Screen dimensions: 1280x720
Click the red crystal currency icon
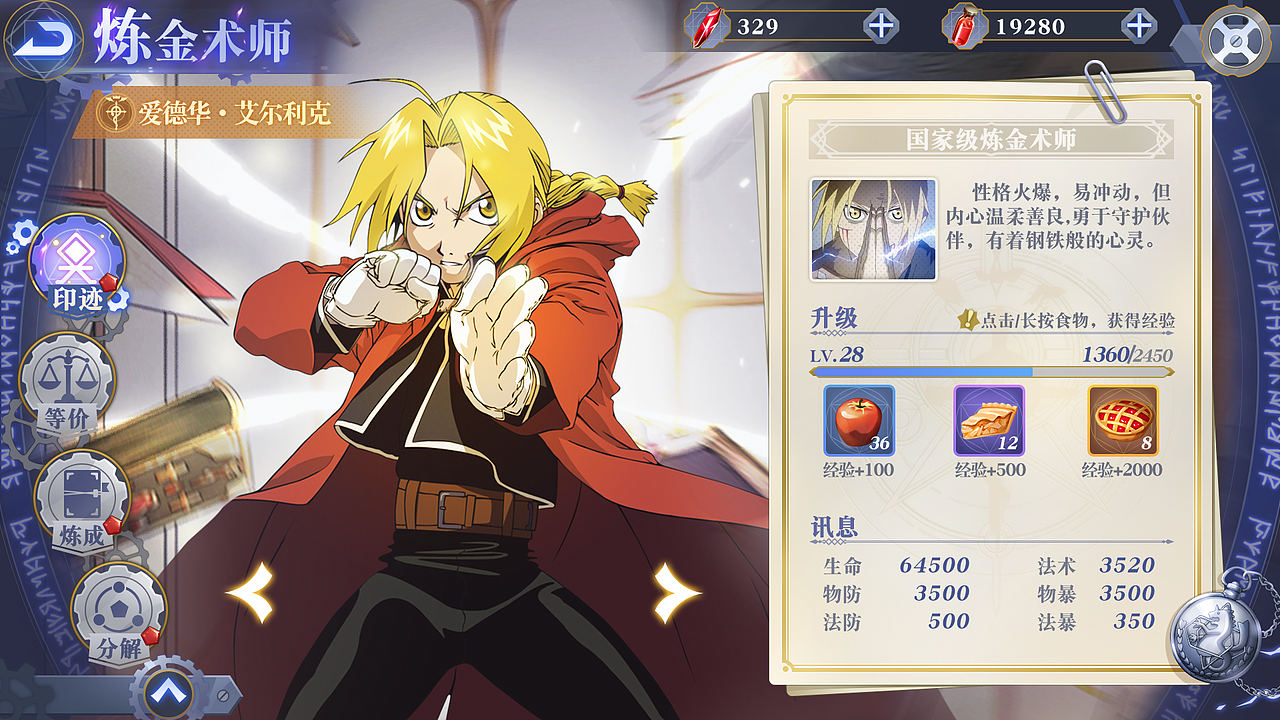coord(705,29)
